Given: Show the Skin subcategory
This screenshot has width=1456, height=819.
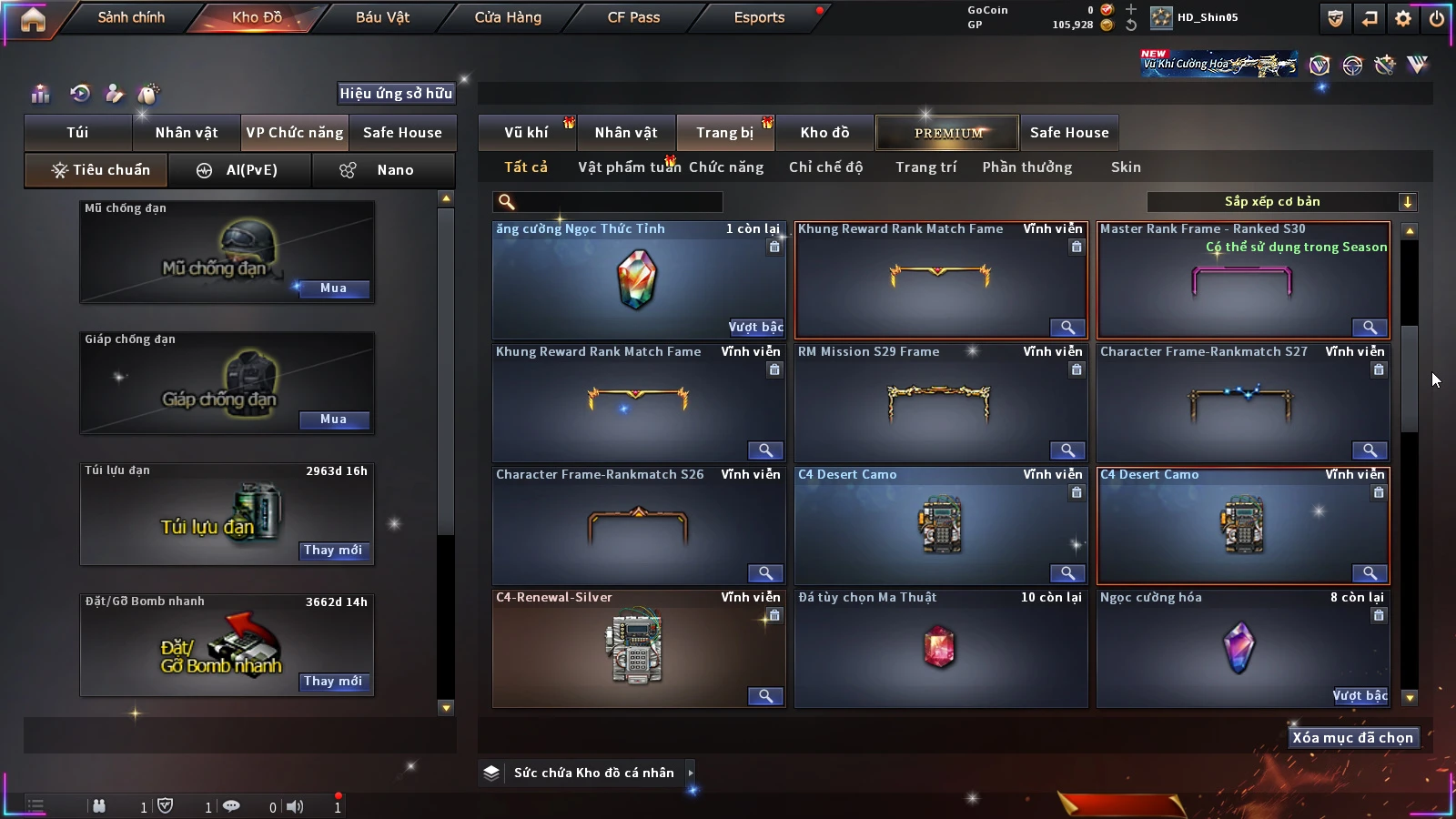Looking at the screenshot, I should (1126, 167).
